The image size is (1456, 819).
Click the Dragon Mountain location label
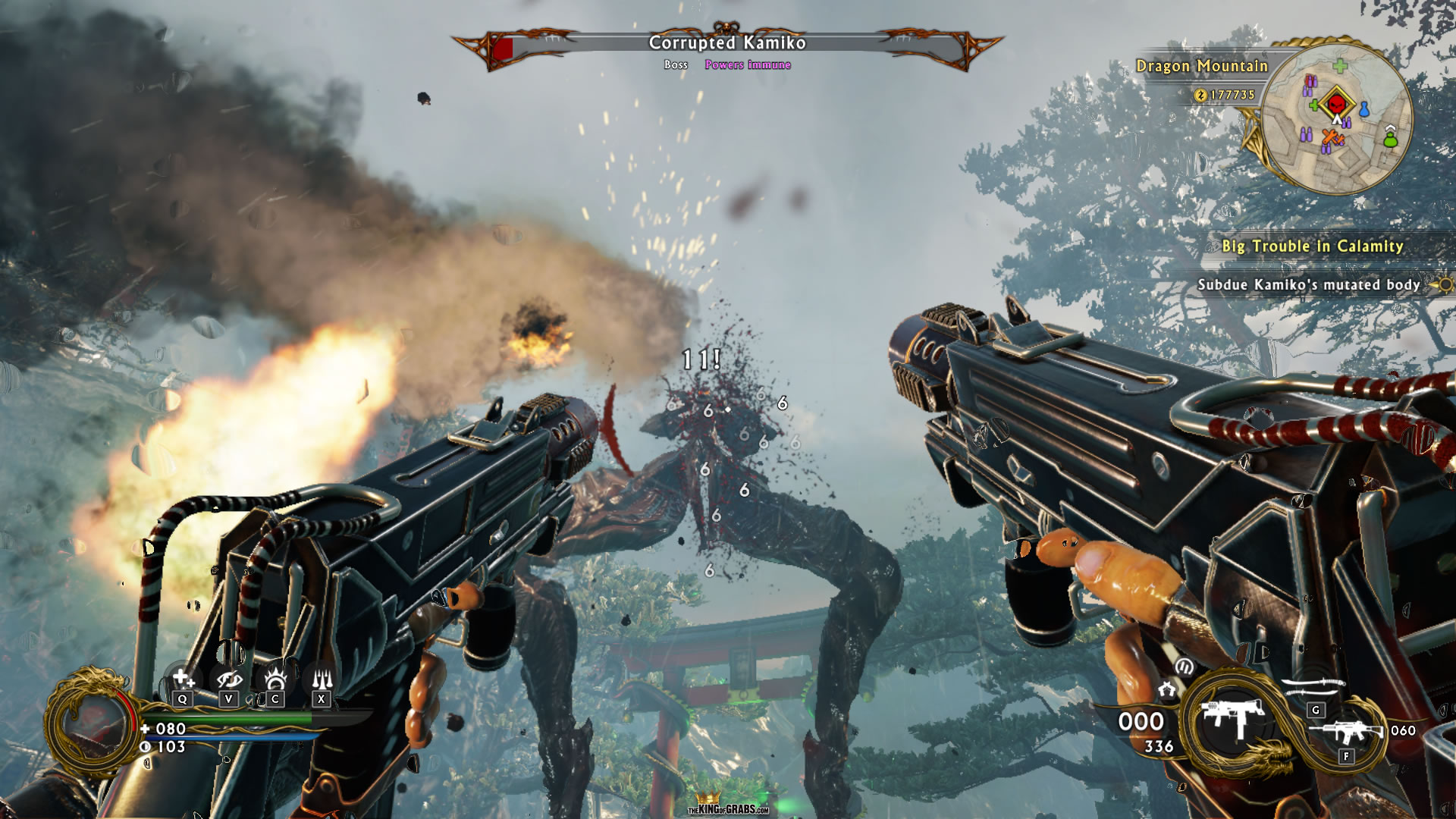click(1201, 67)
